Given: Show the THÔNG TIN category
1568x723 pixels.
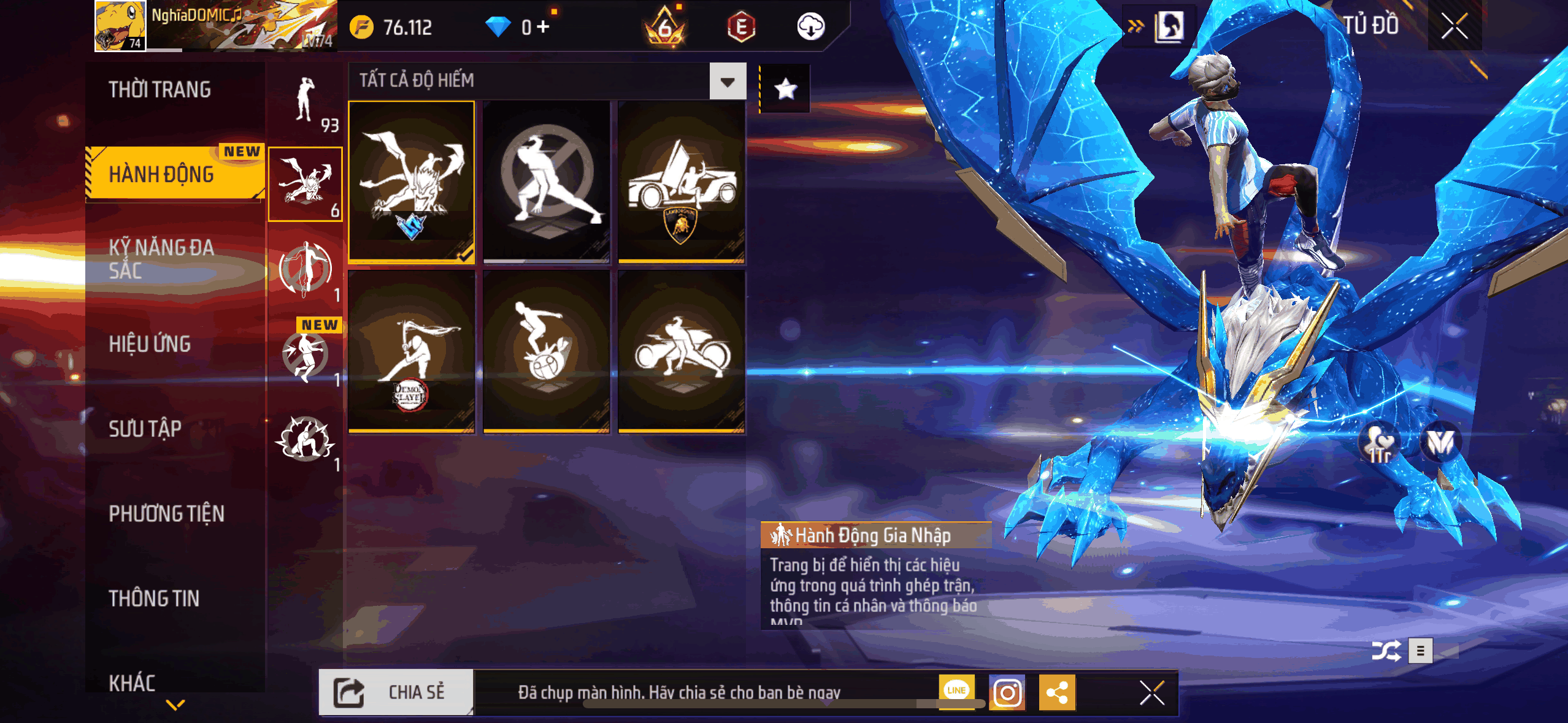Looking at the screenshot, I should (x=154, y=598).
